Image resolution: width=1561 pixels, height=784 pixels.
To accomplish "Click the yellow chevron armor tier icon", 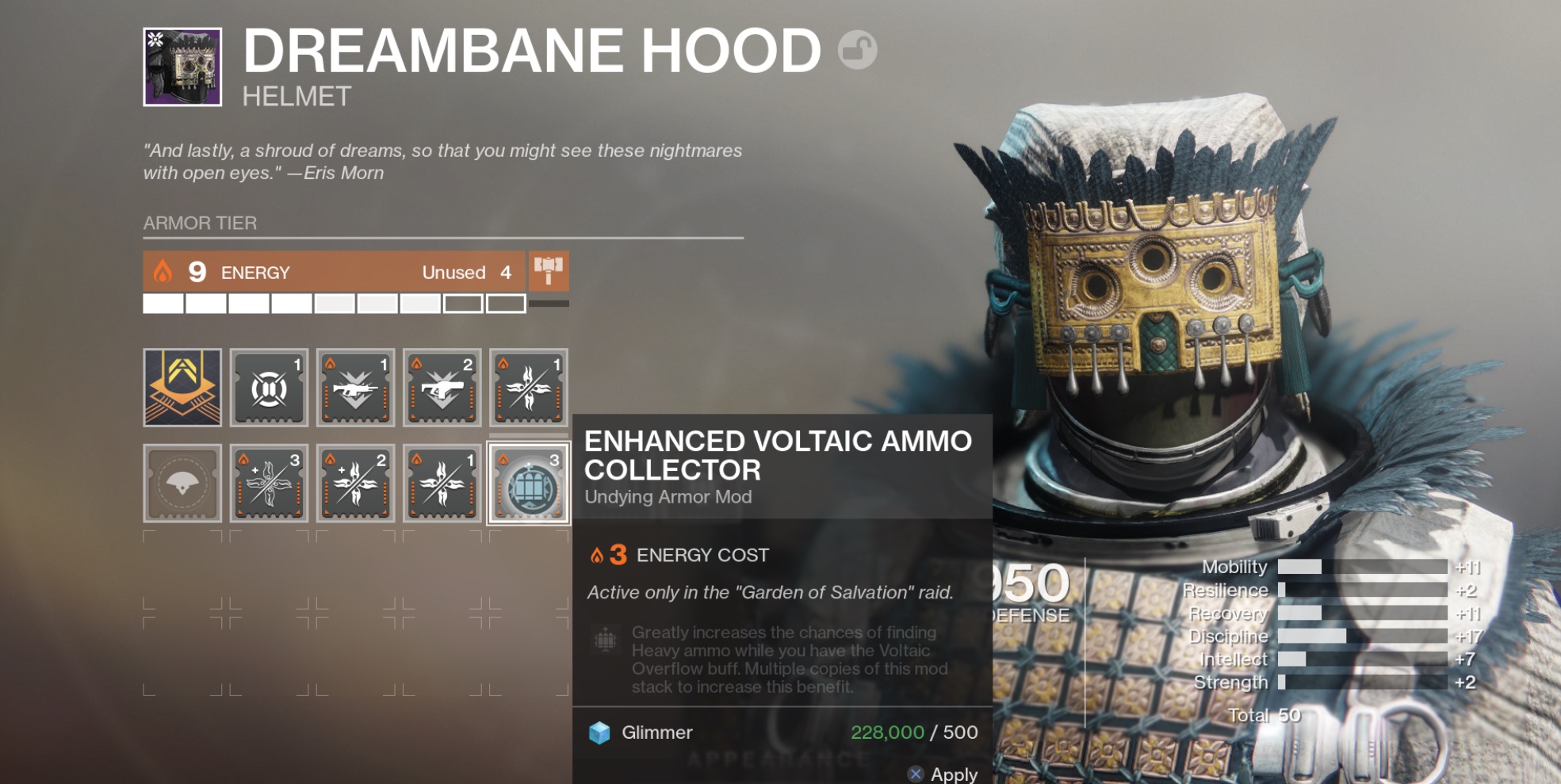I will click(x=182, y=388).
